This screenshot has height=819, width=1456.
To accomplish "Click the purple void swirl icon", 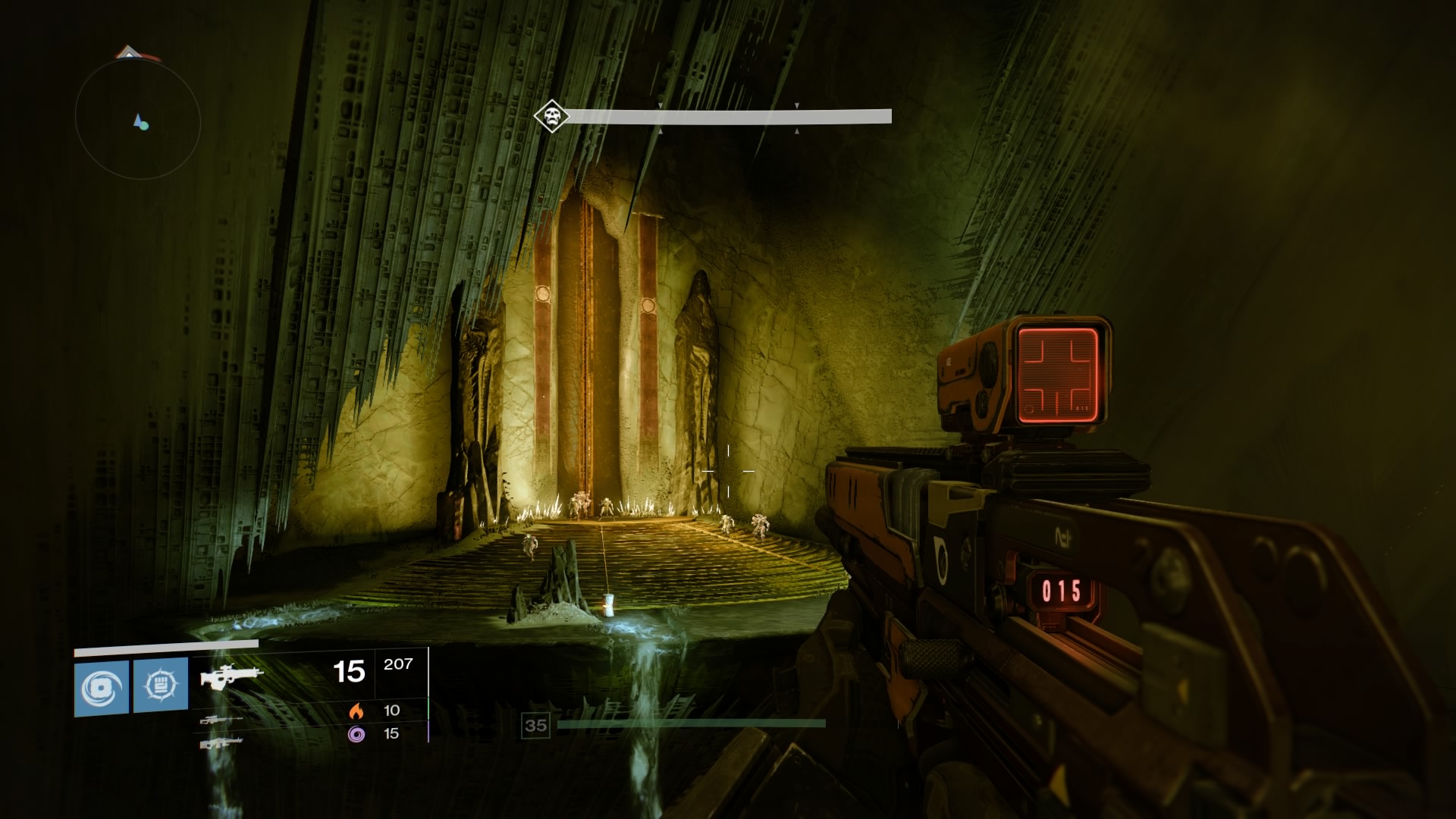I will pyautogui.click(x=356, y=733).
